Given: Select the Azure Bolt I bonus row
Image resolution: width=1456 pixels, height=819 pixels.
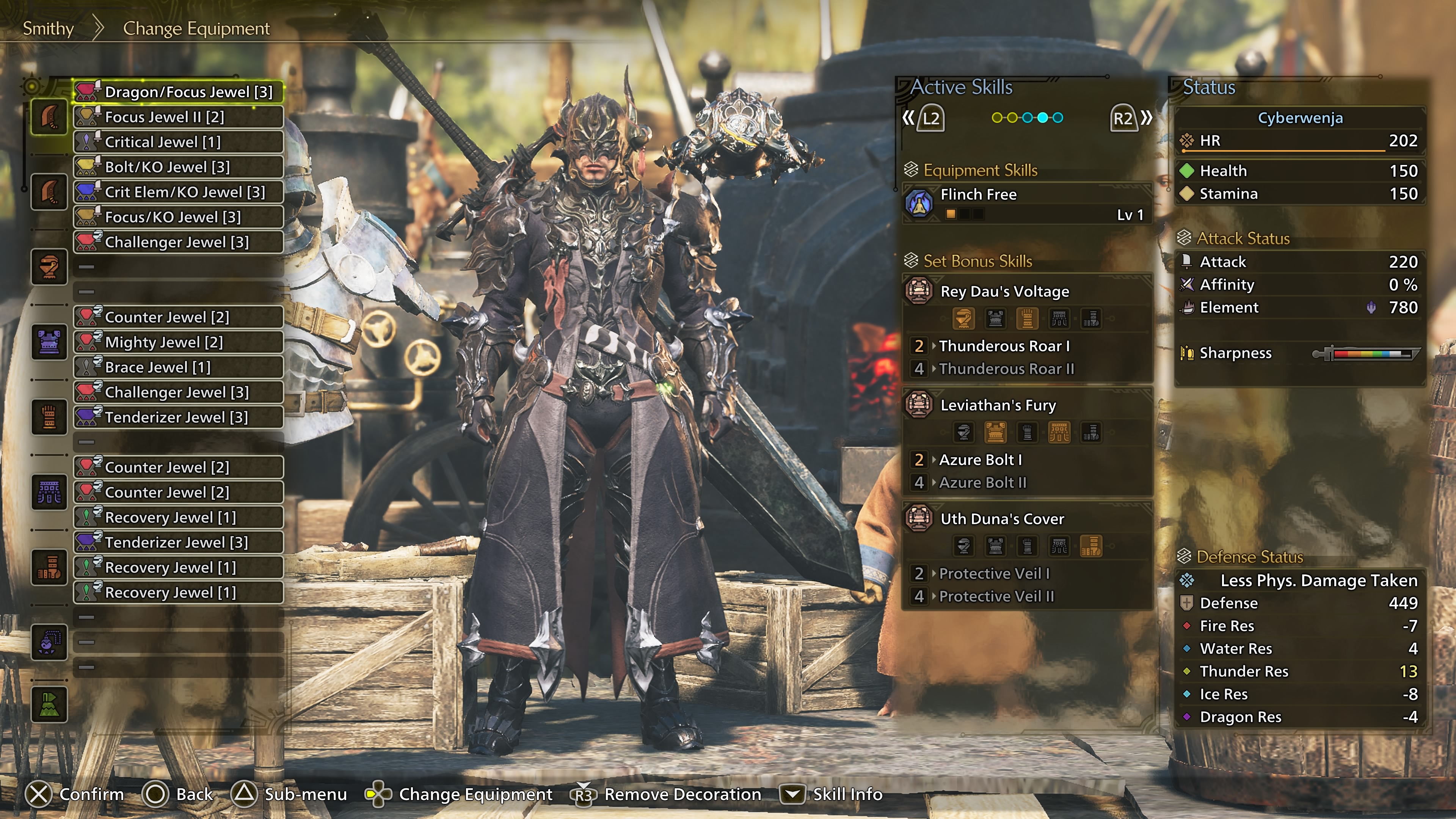Looking at the screenshot, I should click(981, 460).
